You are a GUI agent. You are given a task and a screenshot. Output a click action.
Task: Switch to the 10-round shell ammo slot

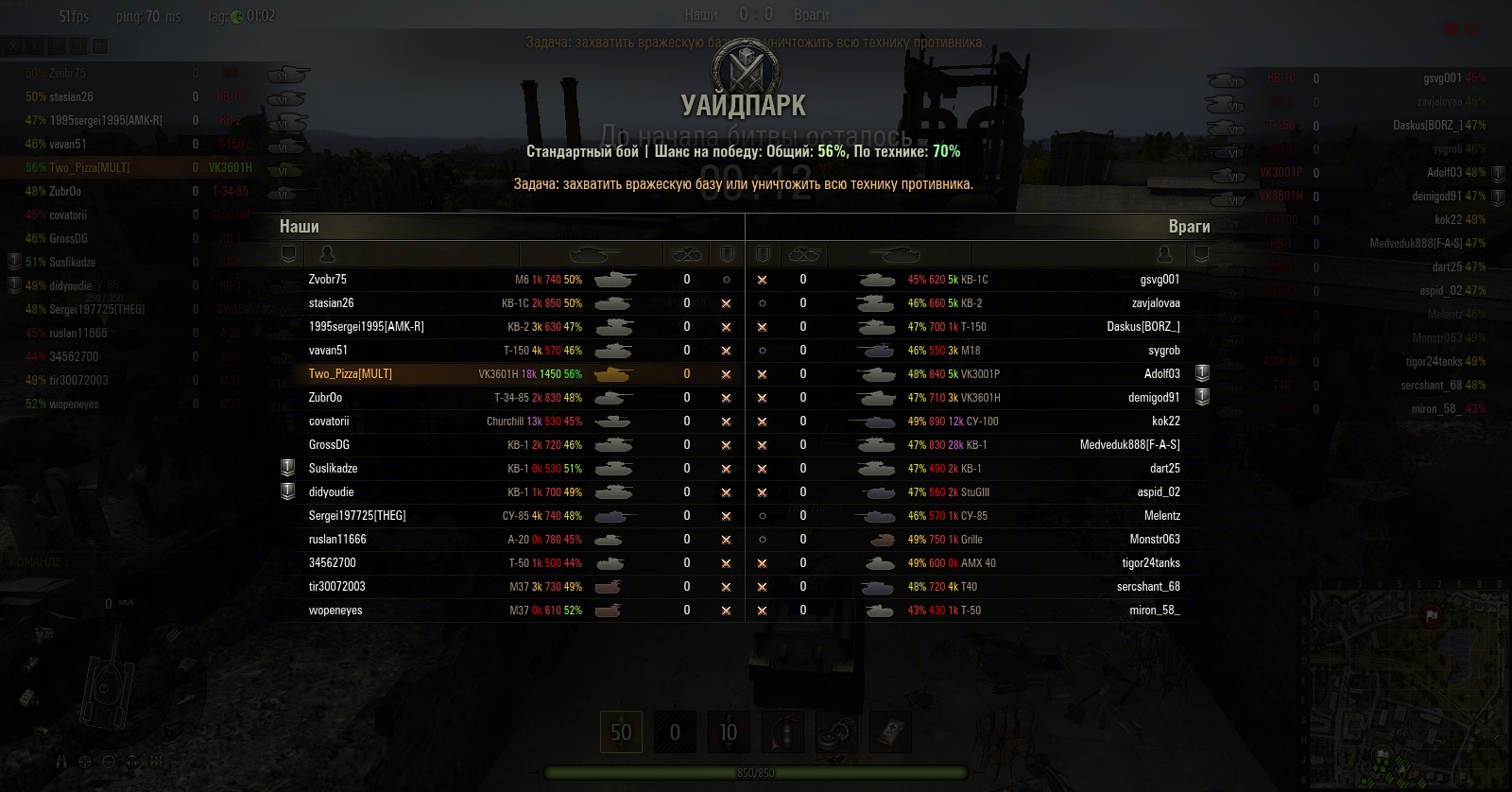728,732
